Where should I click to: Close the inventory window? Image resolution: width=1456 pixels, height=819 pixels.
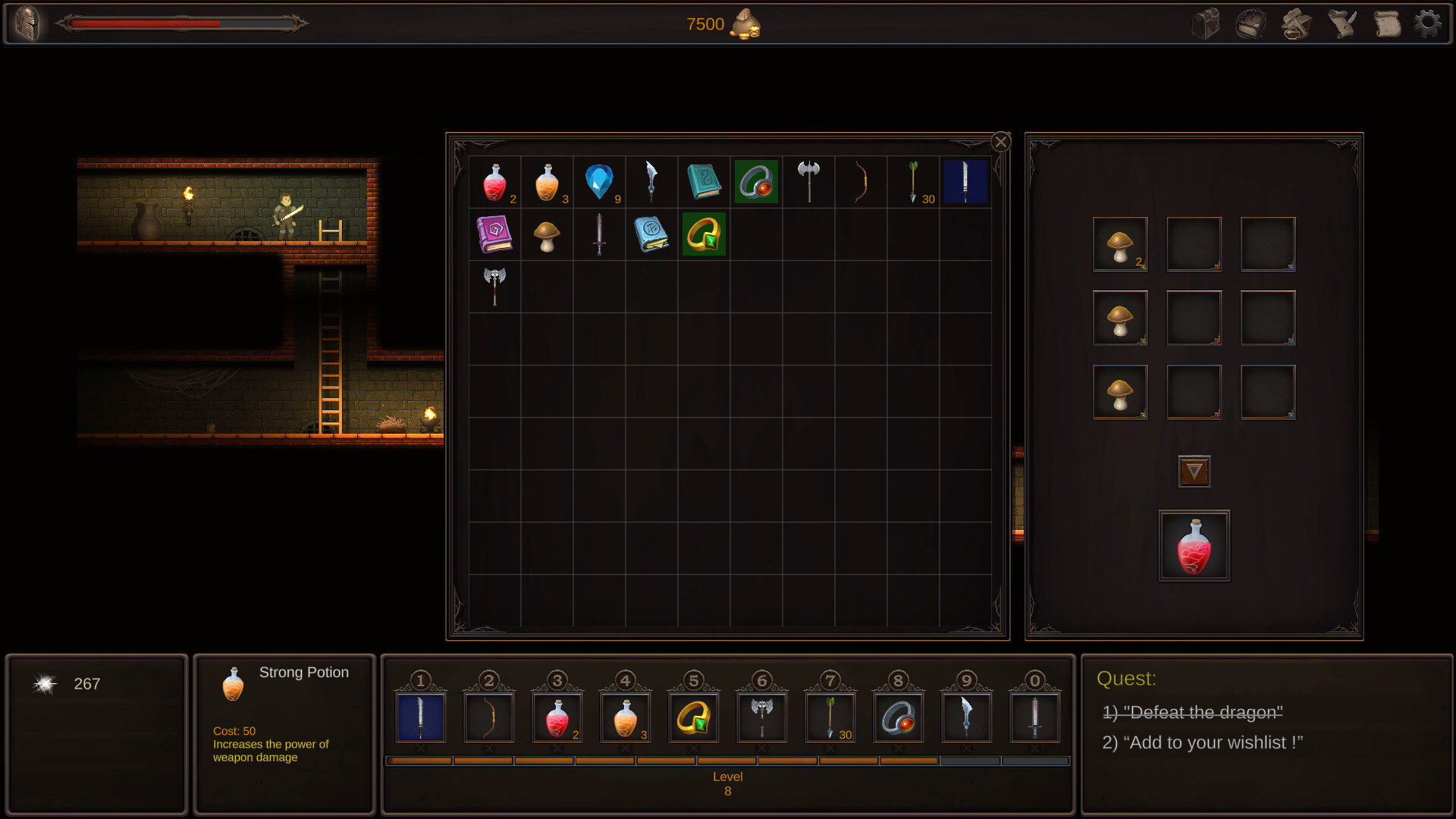[1001, 142]
